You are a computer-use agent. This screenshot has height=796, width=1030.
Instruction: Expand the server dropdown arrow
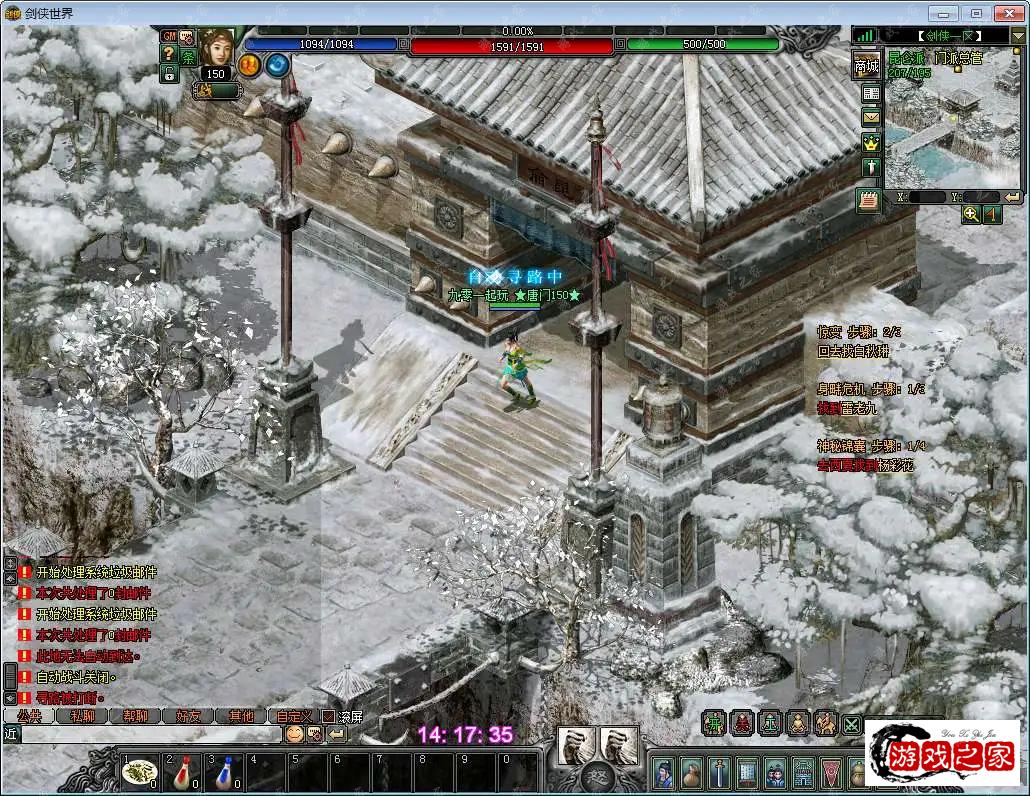pos(1015,36)
